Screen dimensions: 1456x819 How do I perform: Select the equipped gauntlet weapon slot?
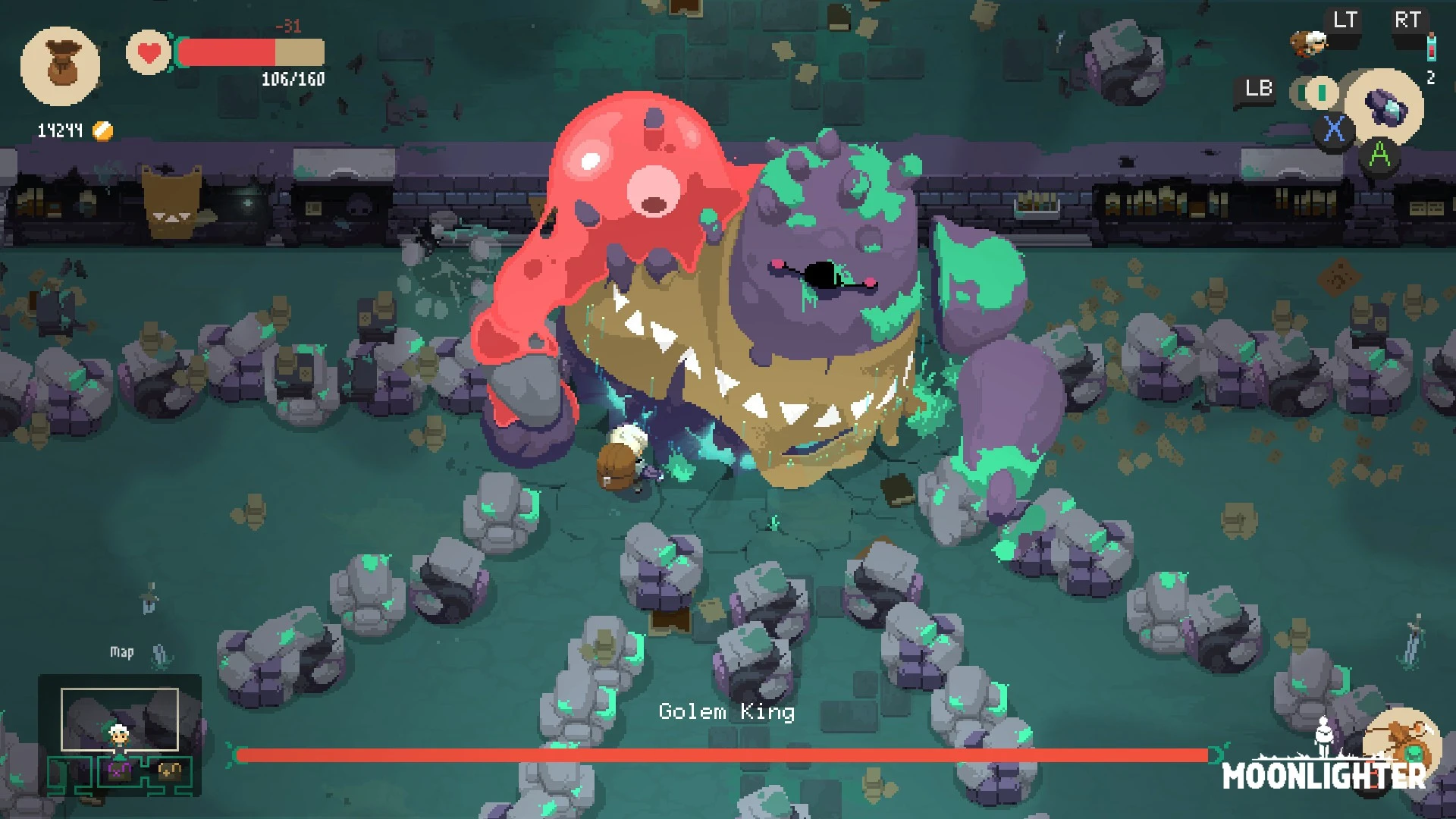point(1385,108)
